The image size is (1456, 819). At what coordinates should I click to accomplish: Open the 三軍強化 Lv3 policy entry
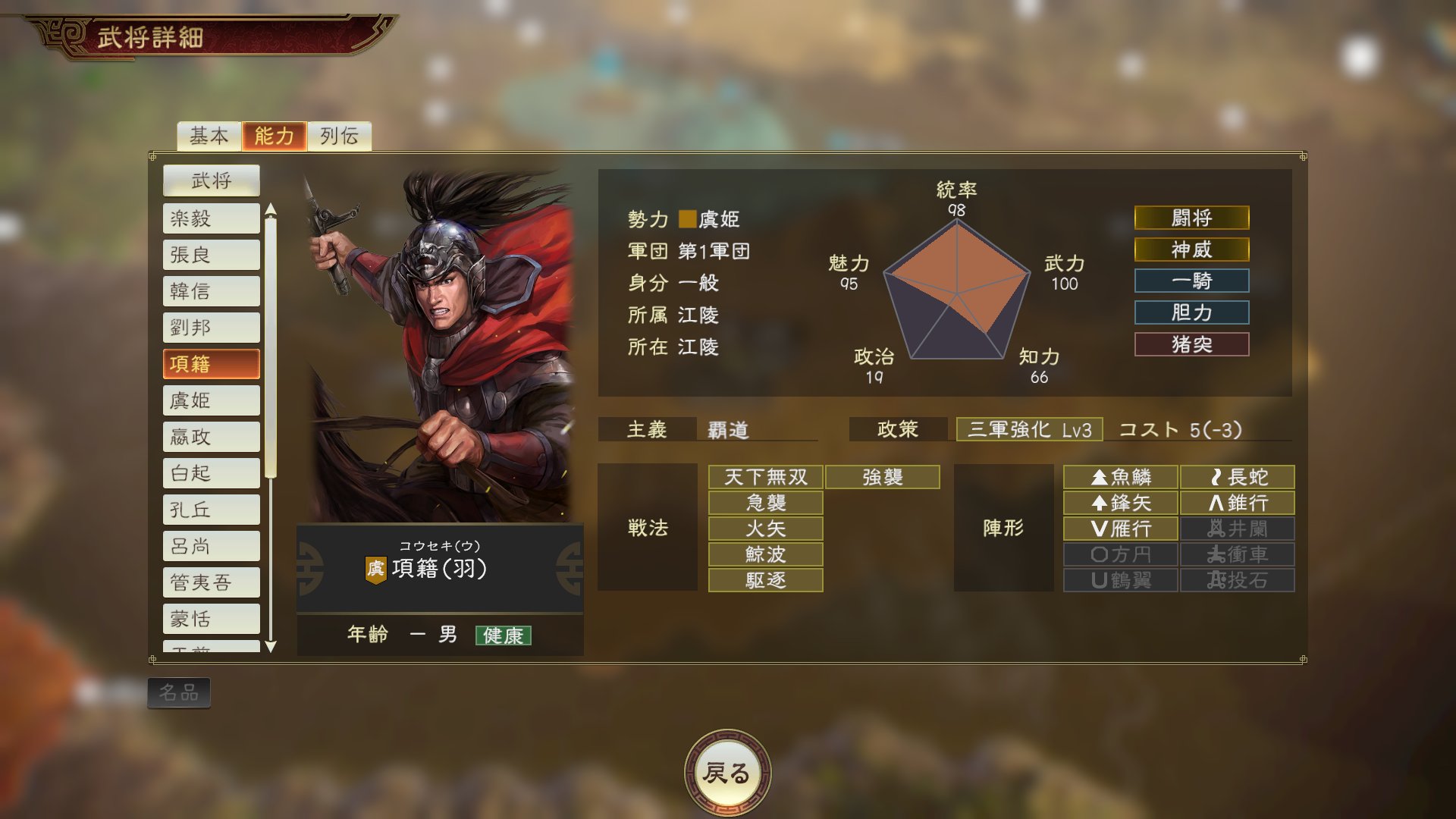point(1029,428)
